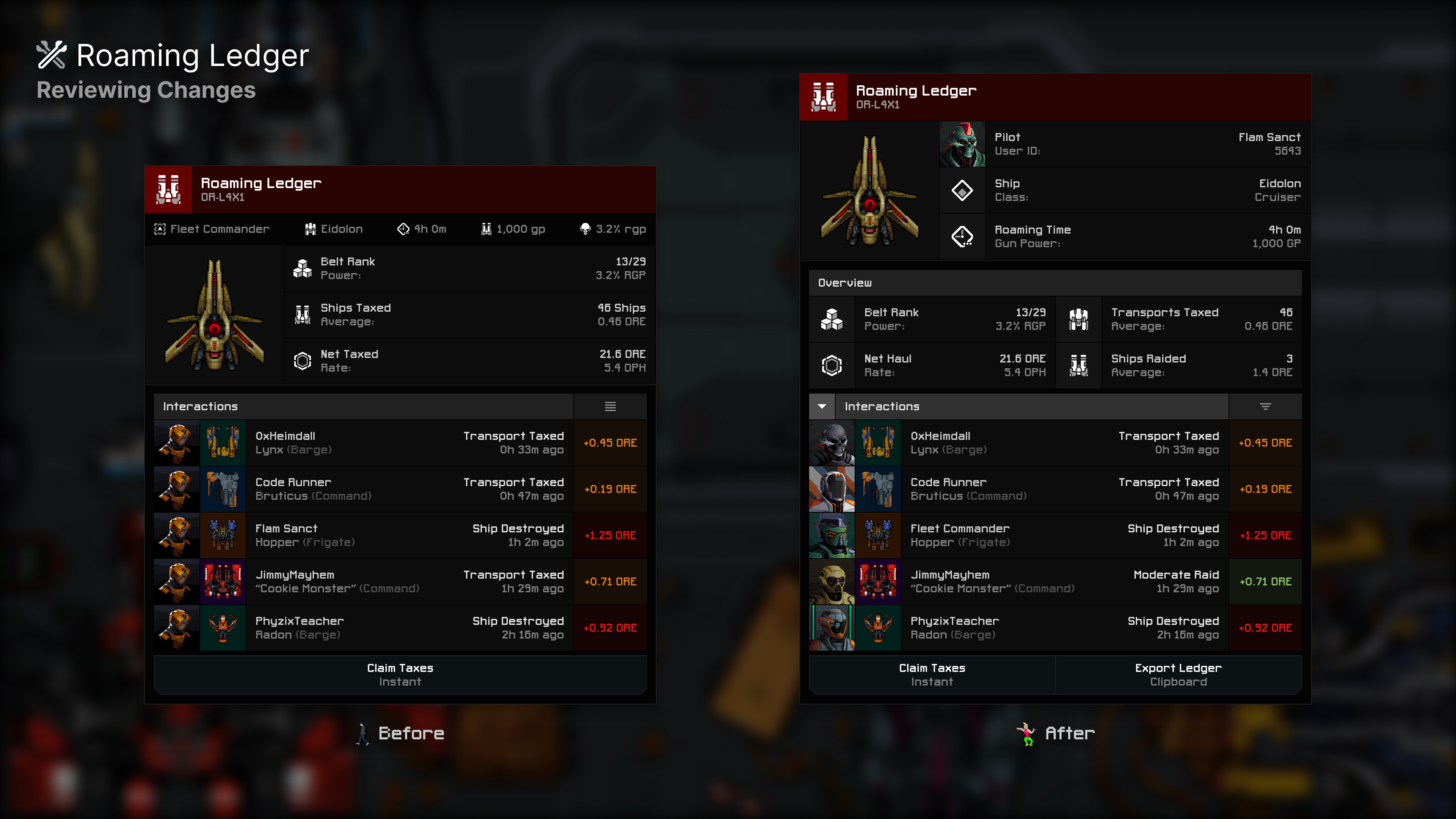Claim Taxes in the After panel
1456x819 pixels.
click(932, 674)
